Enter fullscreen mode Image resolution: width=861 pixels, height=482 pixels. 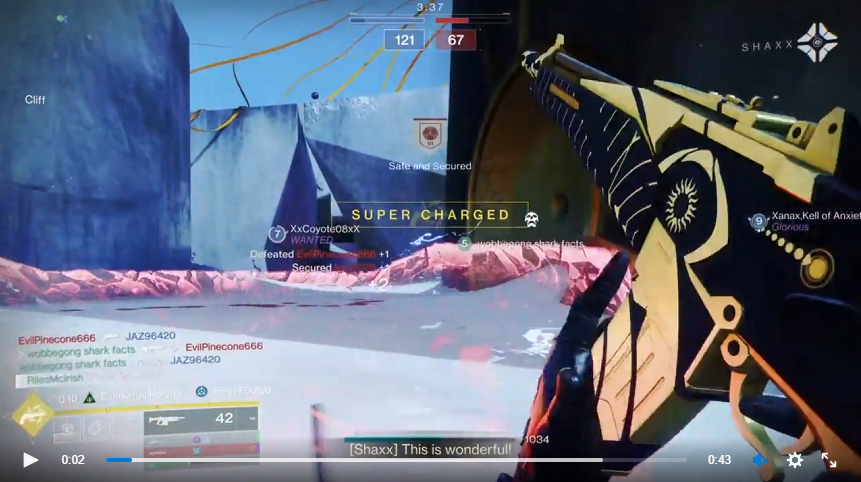(829, 460)
